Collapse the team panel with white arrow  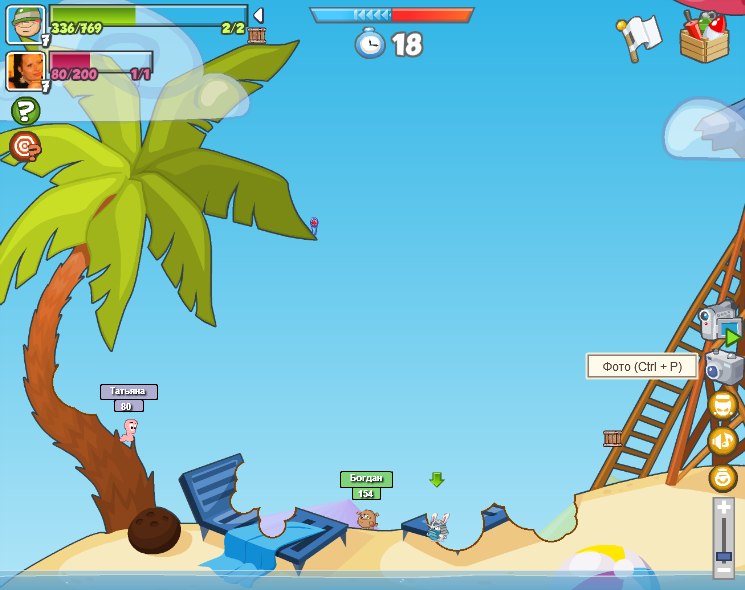coord(258,15)
